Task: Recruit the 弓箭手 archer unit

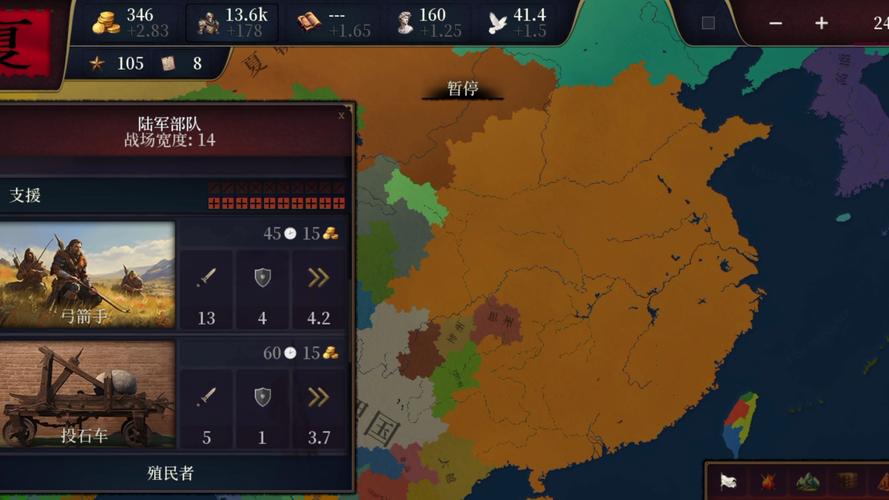Action: point(88,274)
